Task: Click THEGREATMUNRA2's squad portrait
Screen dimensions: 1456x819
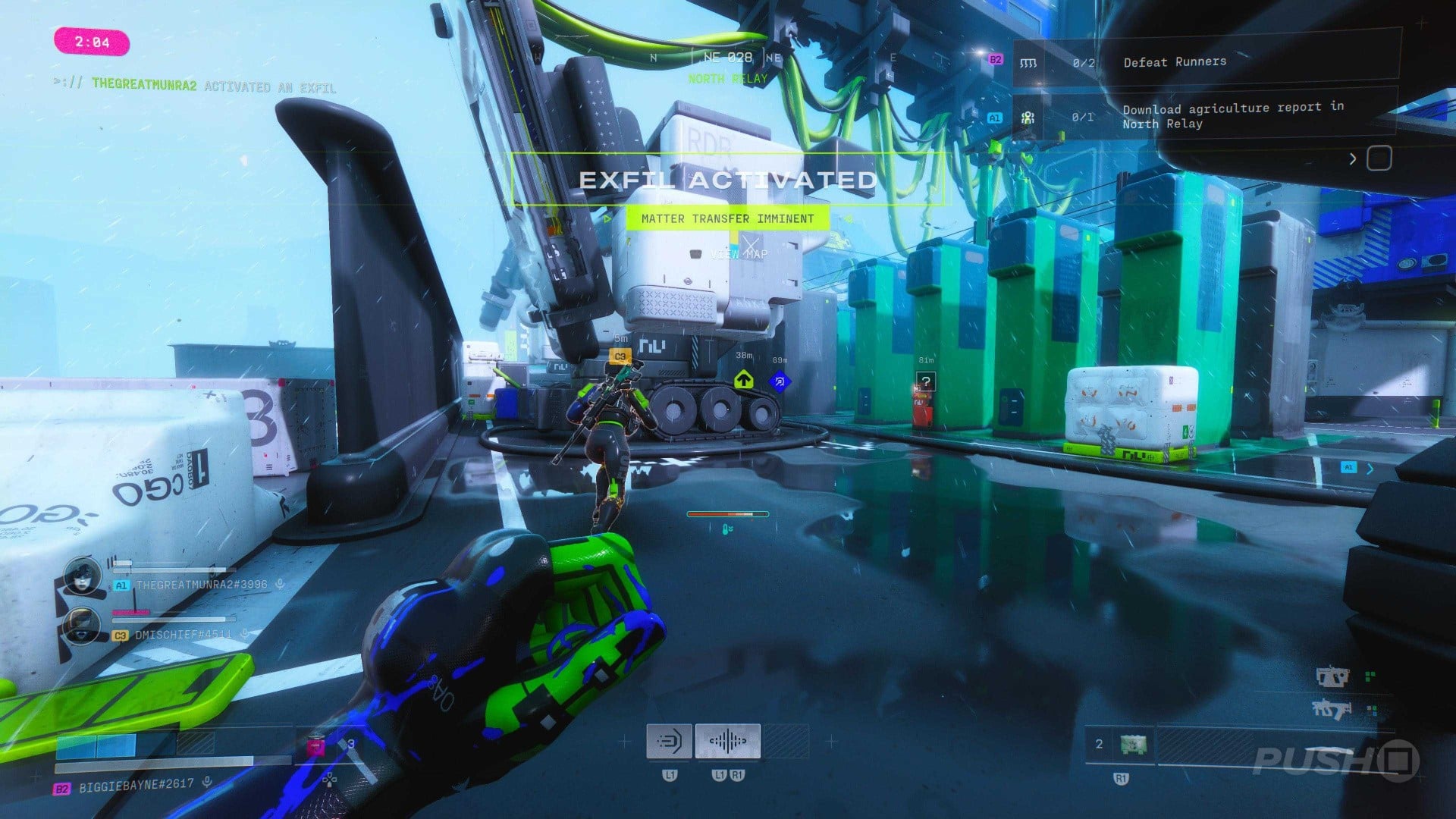Action: (x=83, y=576)
